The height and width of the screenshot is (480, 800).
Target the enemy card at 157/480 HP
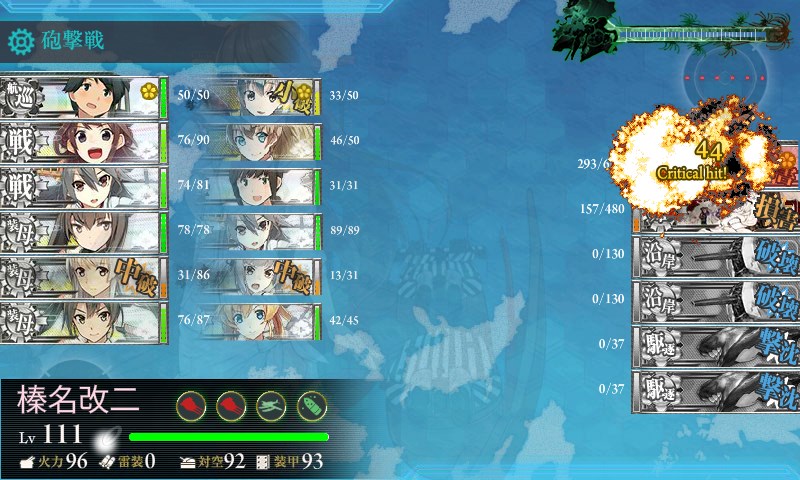click(715, 210)
